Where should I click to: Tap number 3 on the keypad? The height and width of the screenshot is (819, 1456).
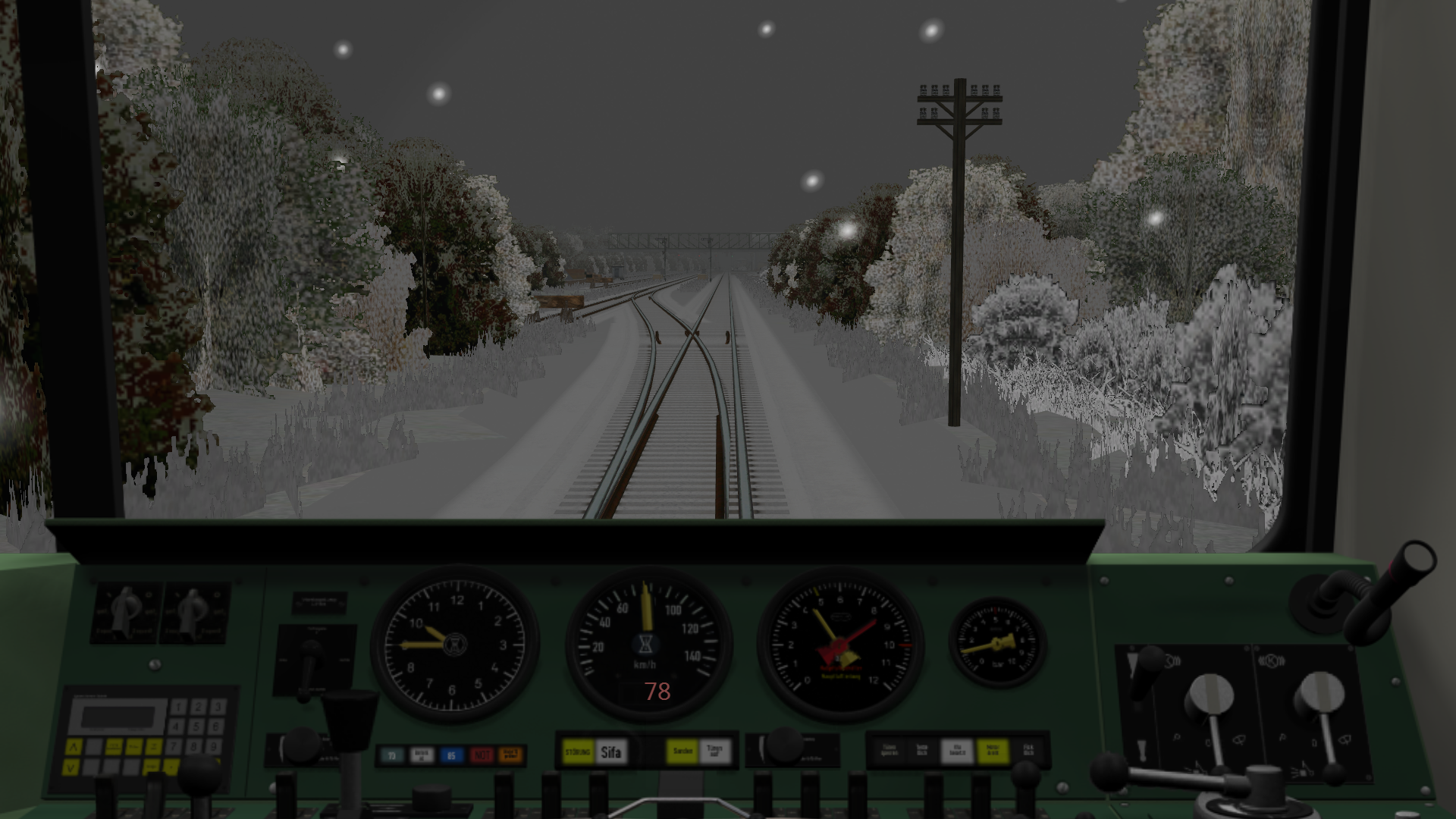click(x=217, y=708)
